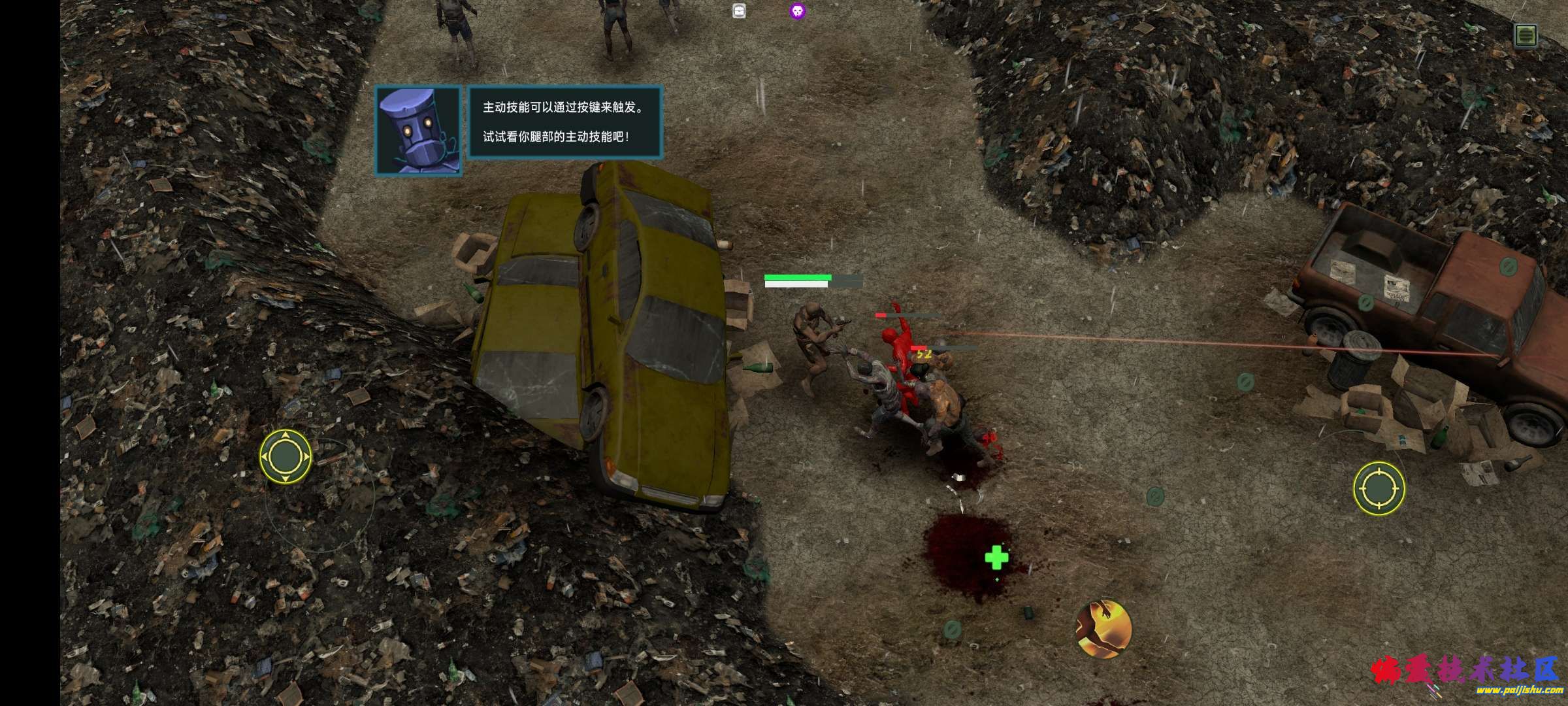Screen dimensions: 1568x706
Task: Tap the active skill tutorial text box
Action: click(565, 122)
